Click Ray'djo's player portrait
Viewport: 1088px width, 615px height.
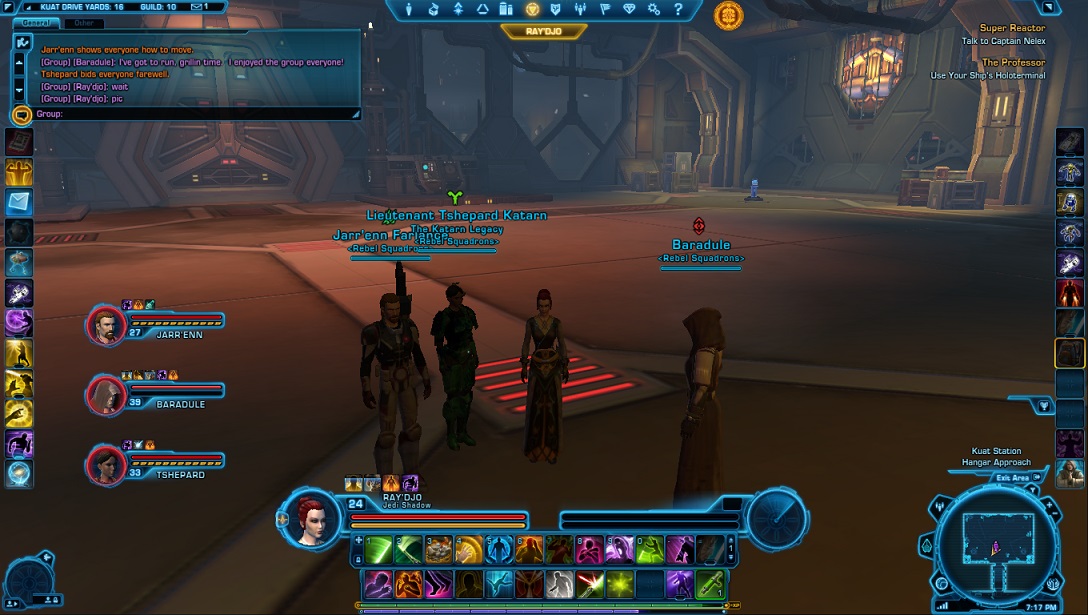tap(309, 516)
